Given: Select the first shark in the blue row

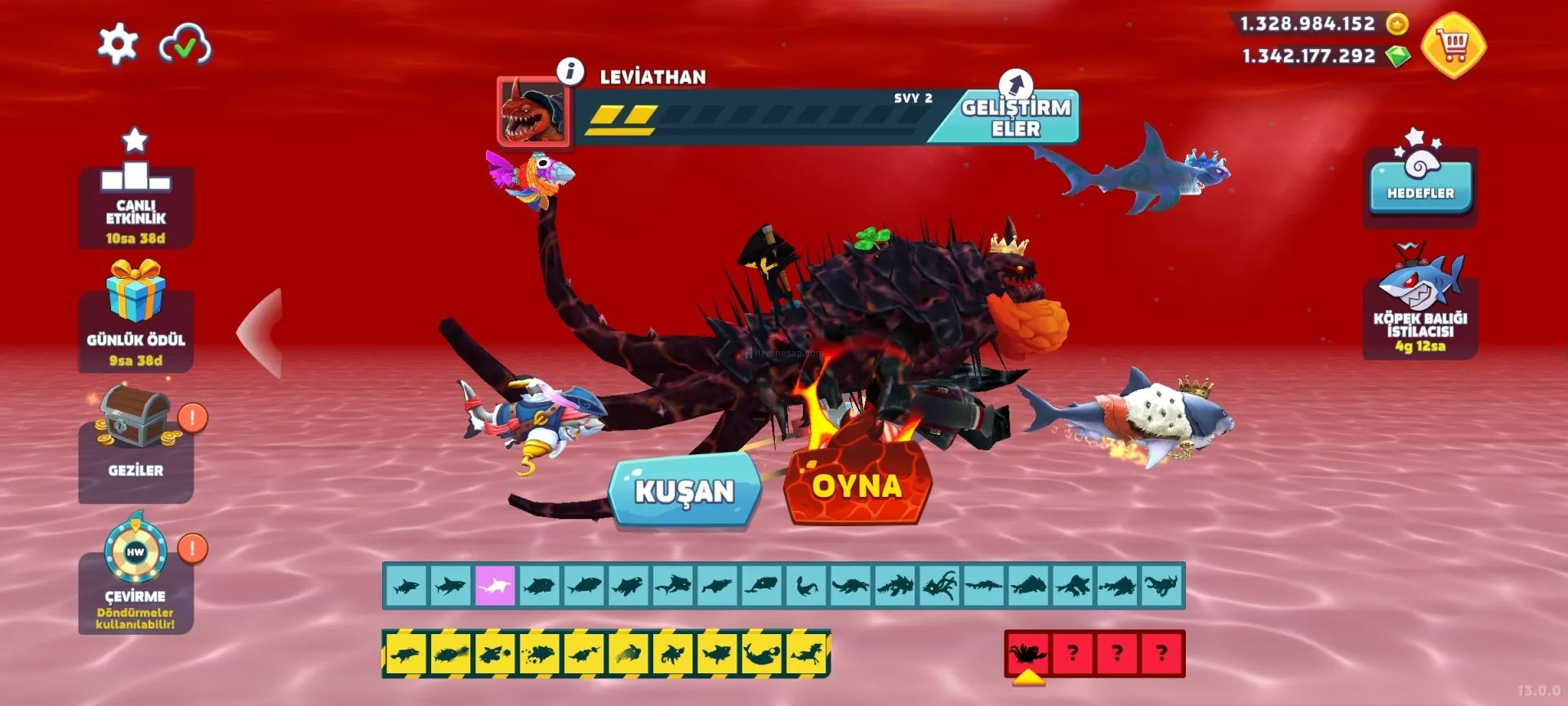Looking at the screenshot, I should click(x=406, y=586).
